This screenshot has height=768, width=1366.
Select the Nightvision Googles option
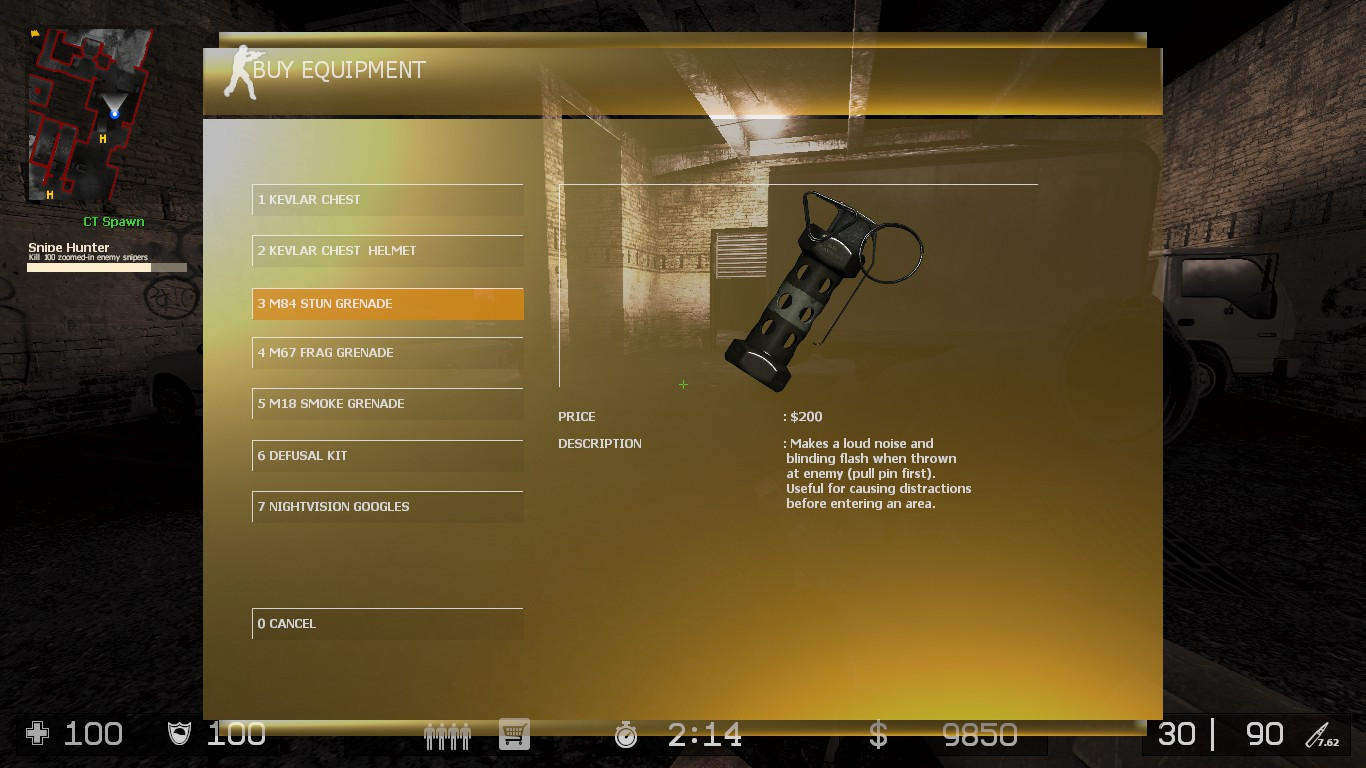point(387,506)
